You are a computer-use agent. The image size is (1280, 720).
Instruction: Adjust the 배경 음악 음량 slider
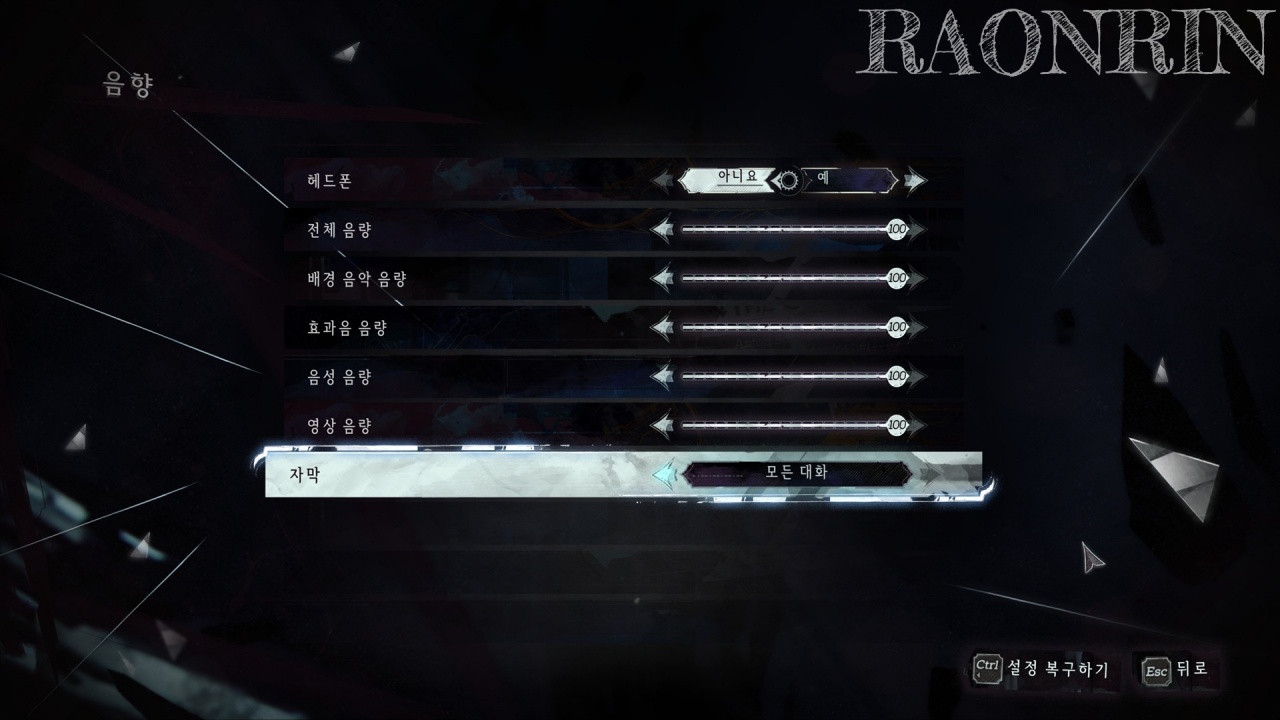(897, 278)
